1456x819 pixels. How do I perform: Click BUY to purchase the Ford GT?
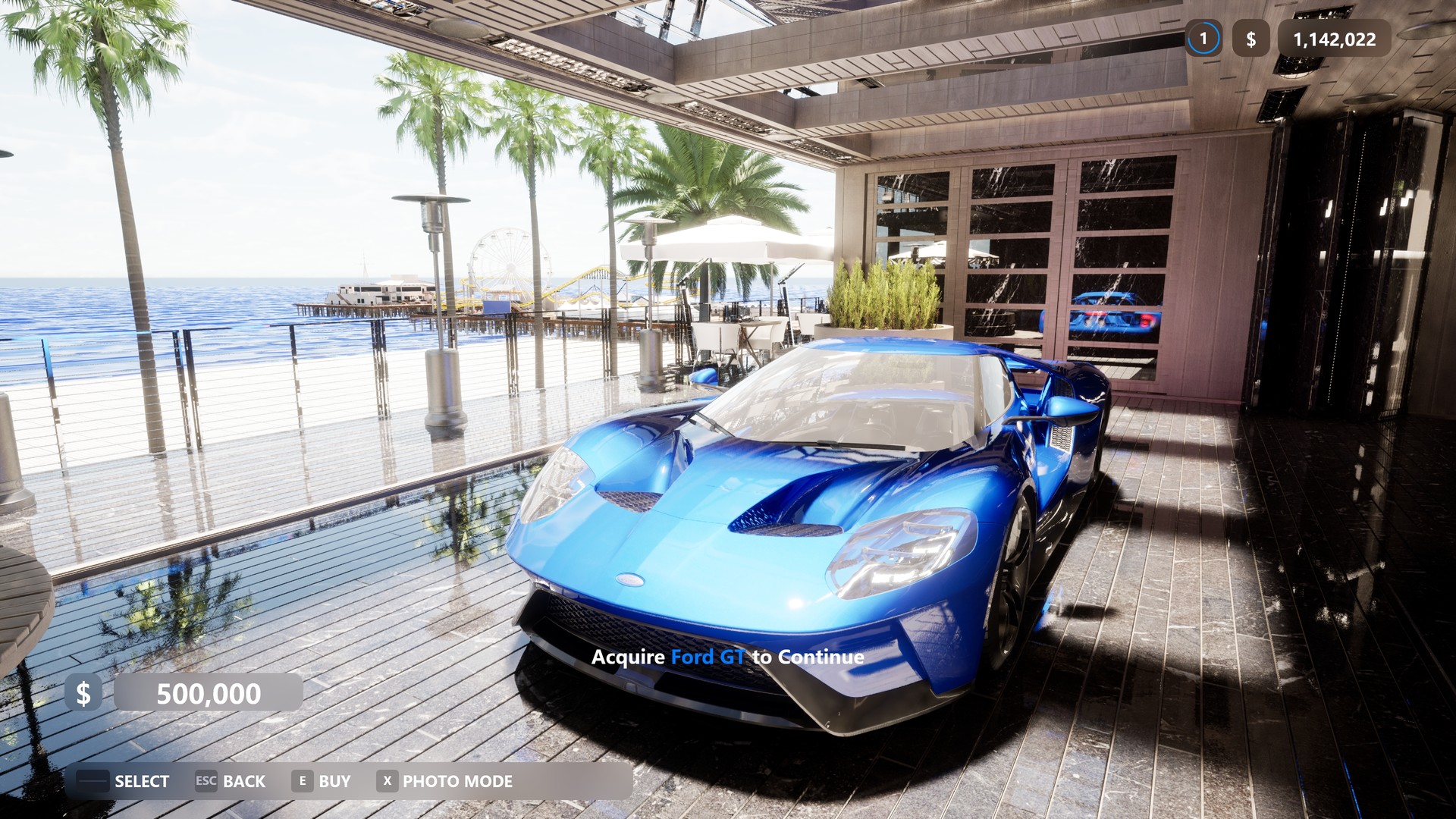(x=334, y=781)
